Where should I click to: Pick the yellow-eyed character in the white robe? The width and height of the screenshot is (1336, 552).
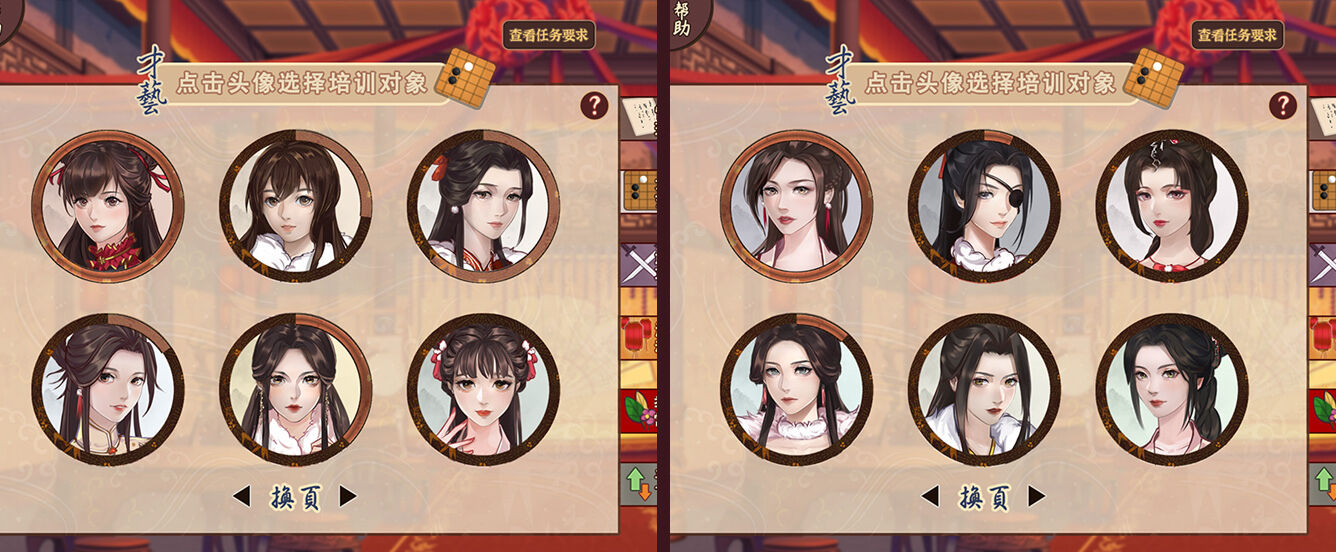tap(984, 390)
